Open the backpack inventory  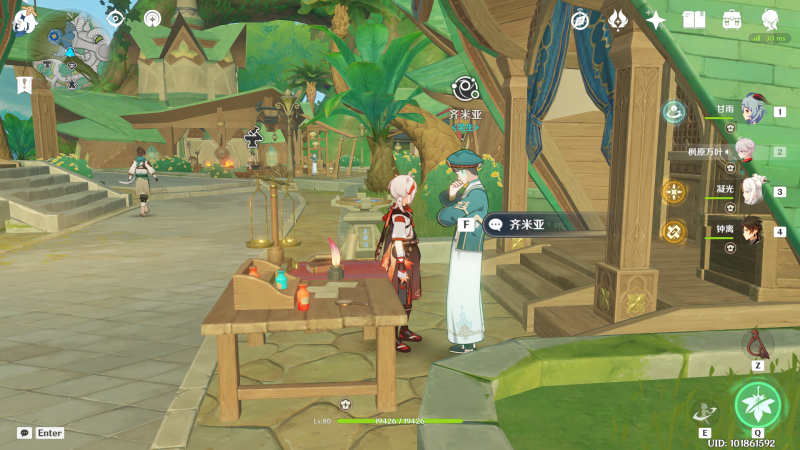[x=732, y=20]
